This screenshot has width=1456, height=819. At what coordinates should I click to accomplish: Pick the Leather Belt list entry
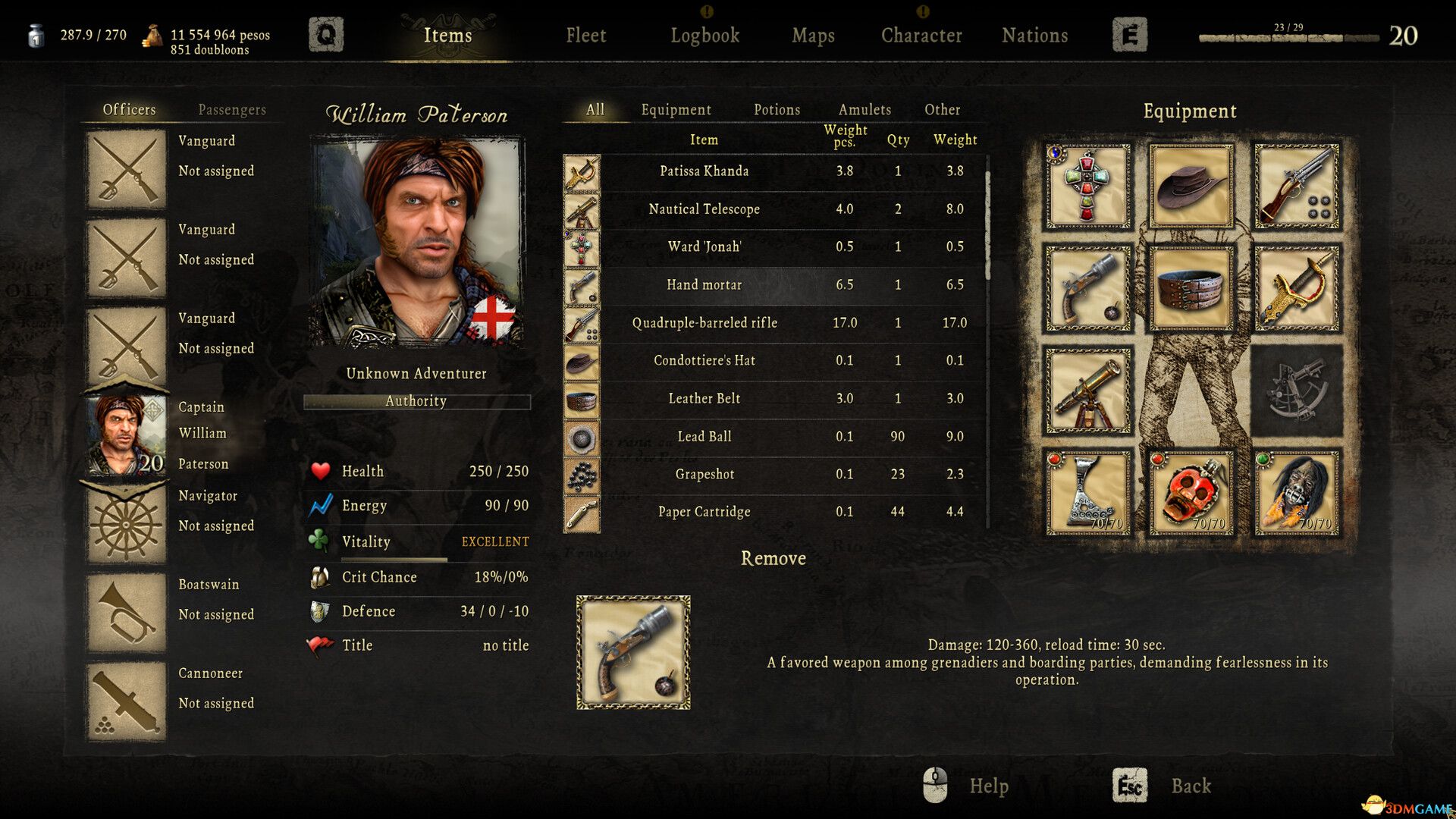click(704, 399)
